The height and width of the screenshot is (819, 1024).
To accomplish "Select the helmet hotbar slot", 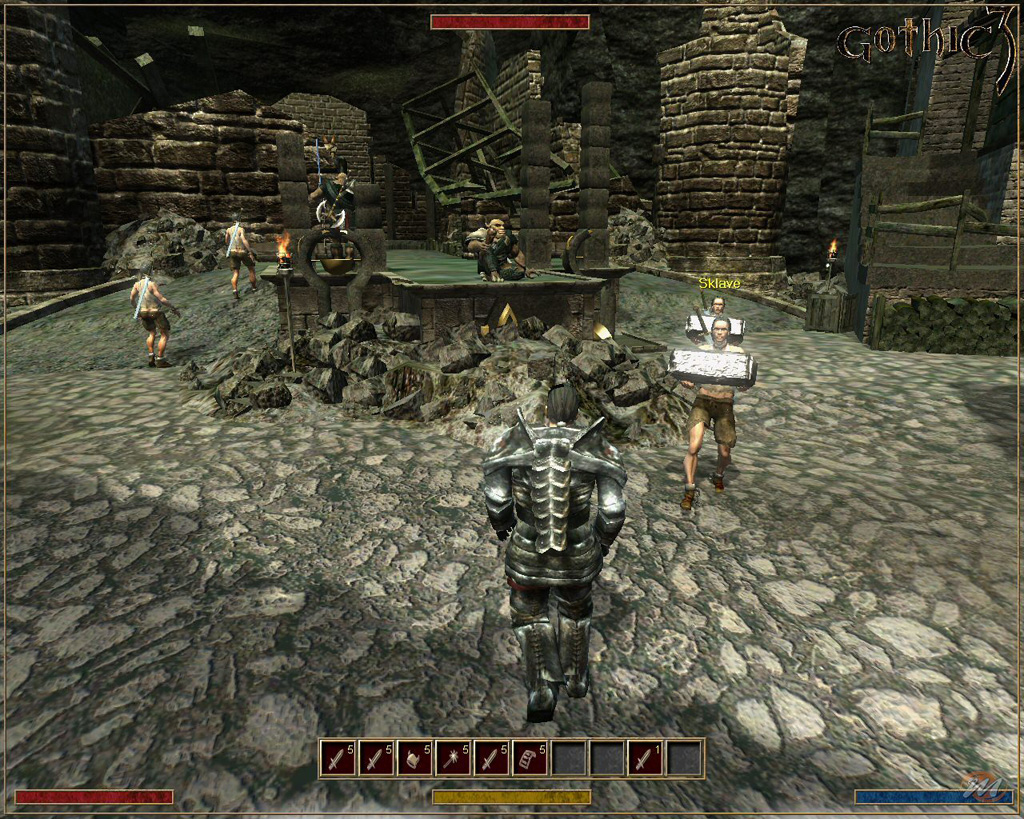I will (x=415, y=758).
